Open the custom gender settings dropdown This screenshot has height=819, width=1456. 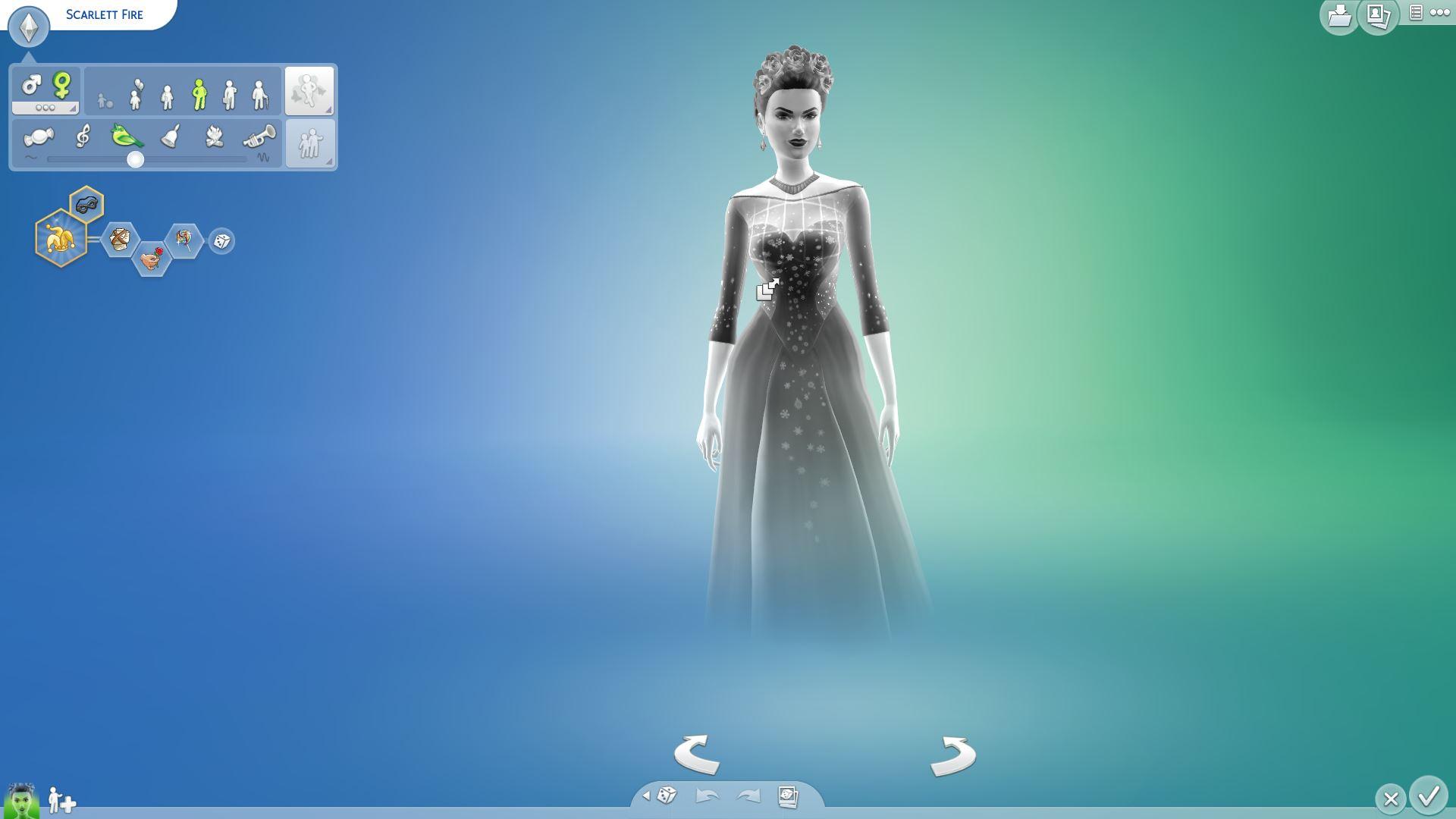pyautogui.click(x=45, y=108)
